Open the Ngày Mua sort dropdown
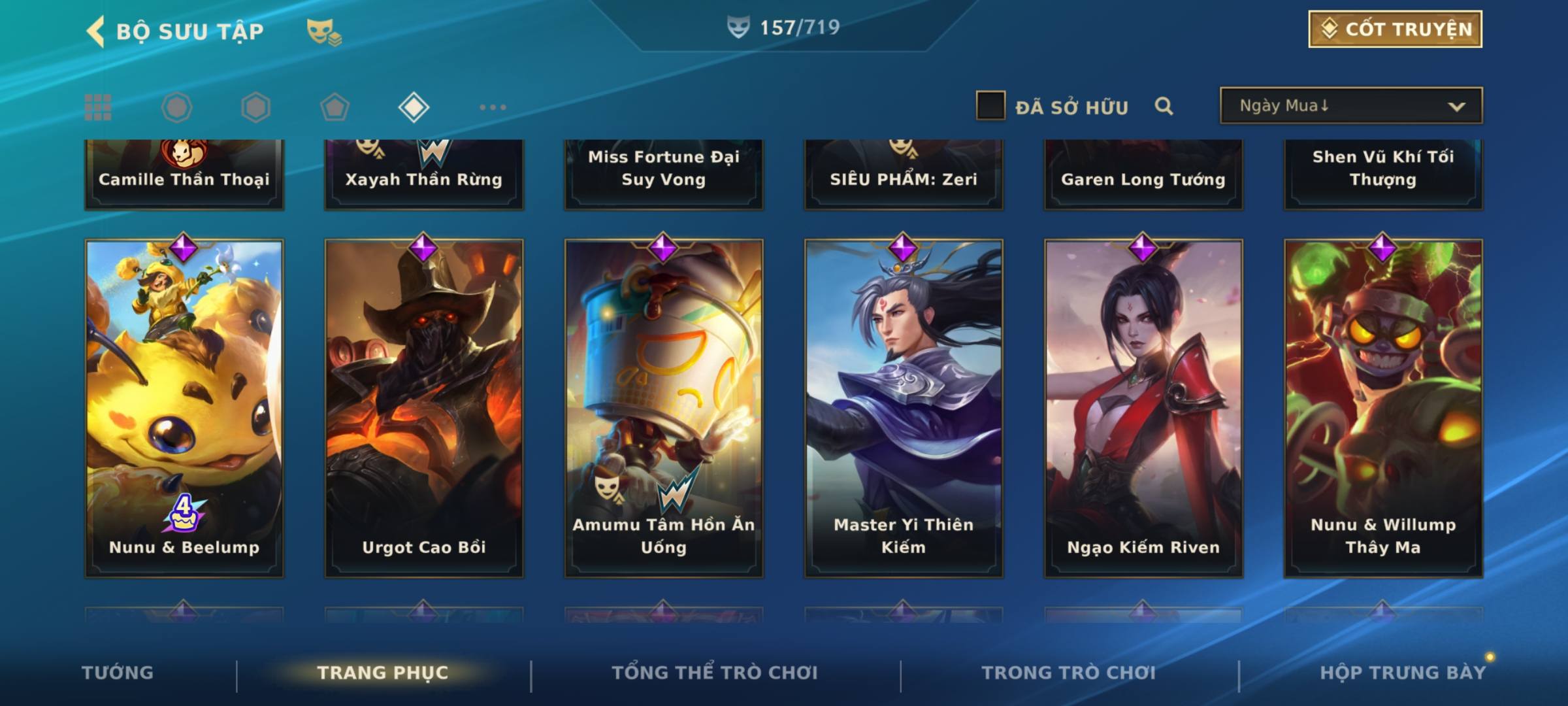 point(1350,106)
